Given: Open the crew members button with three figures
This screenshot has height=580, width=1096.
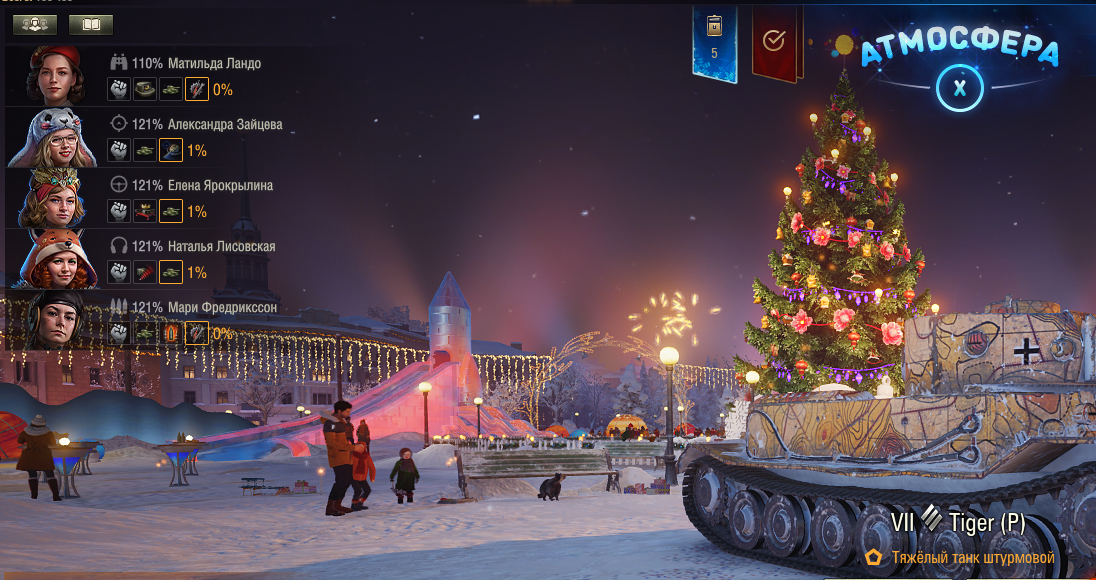Looking at the screenshot, I should [x=34, y=24].
